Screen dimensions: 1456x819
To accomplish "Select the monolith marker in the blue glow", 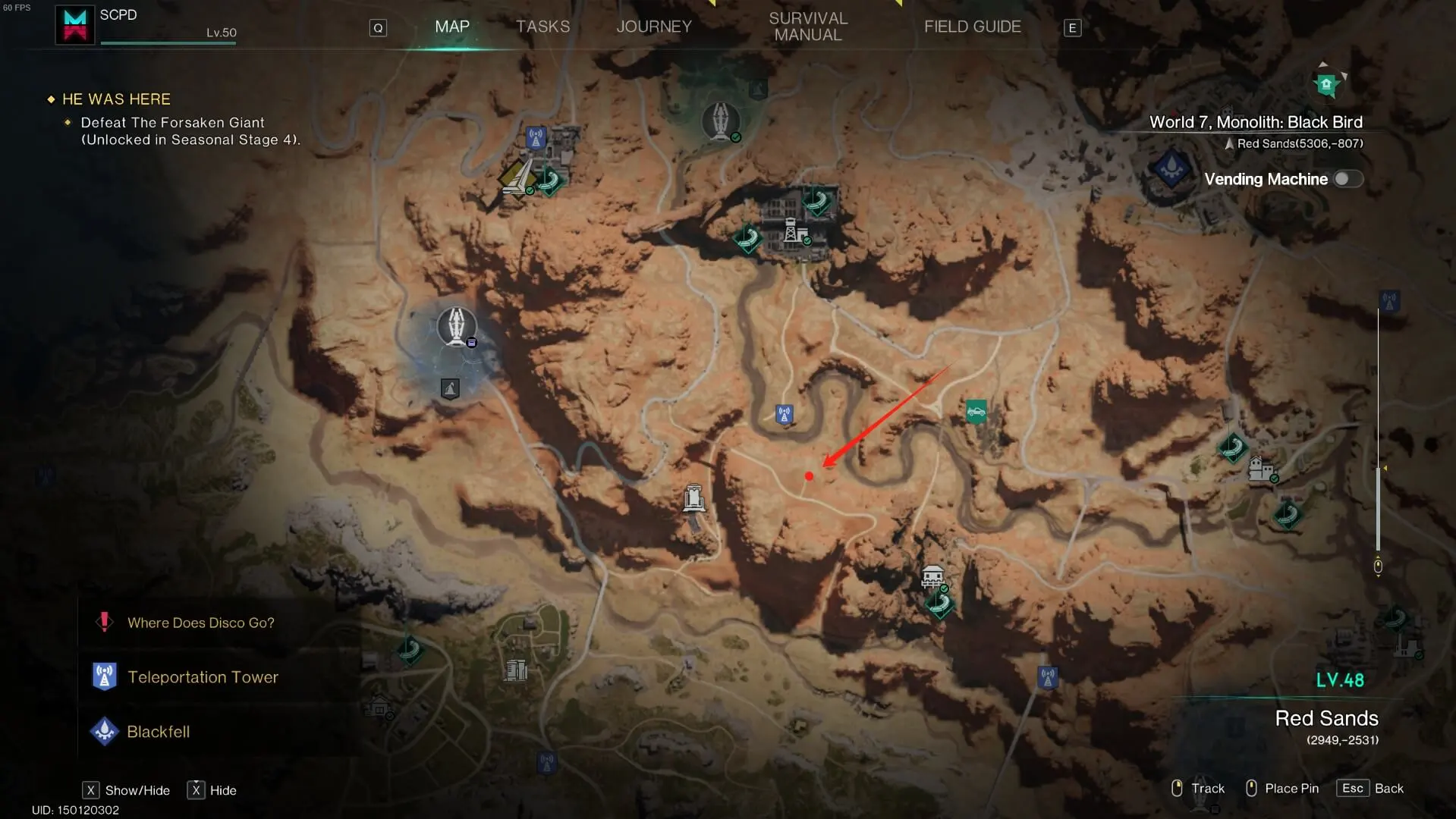I will (456, 327).
